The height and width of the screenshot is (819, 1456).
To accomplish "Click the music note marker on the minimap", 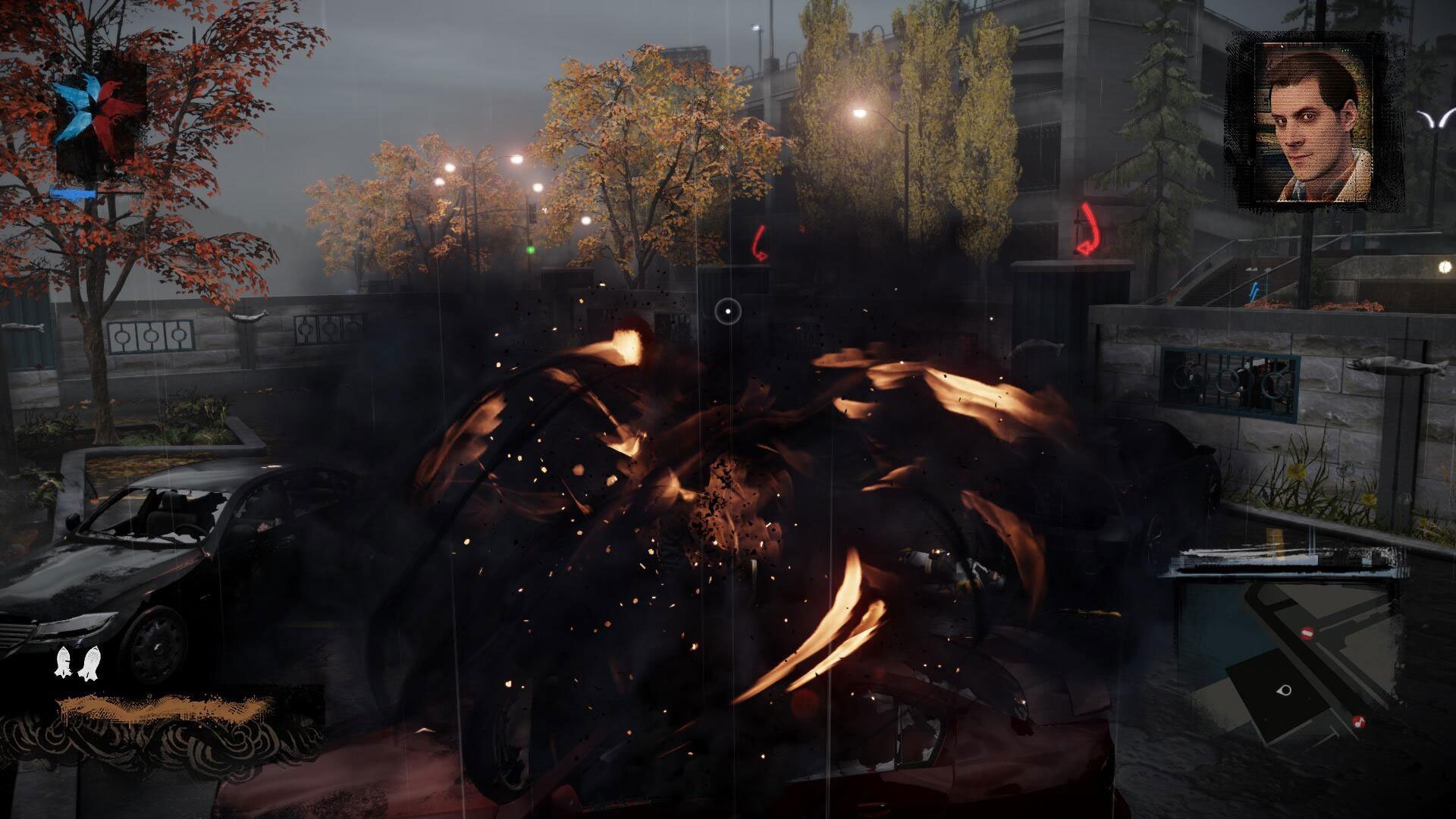I will [1359, 722].
